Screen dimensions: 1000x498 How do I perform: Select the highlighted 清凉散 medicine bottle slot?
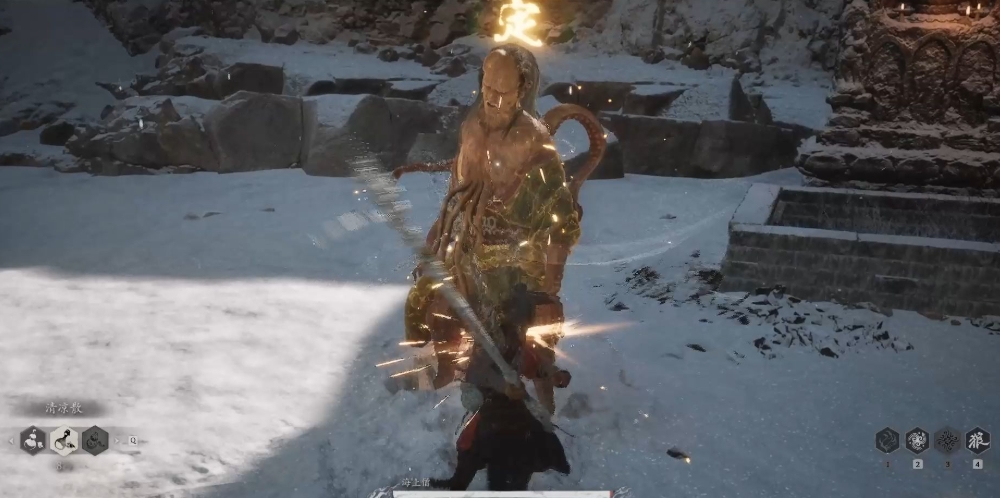pos(64,440)
